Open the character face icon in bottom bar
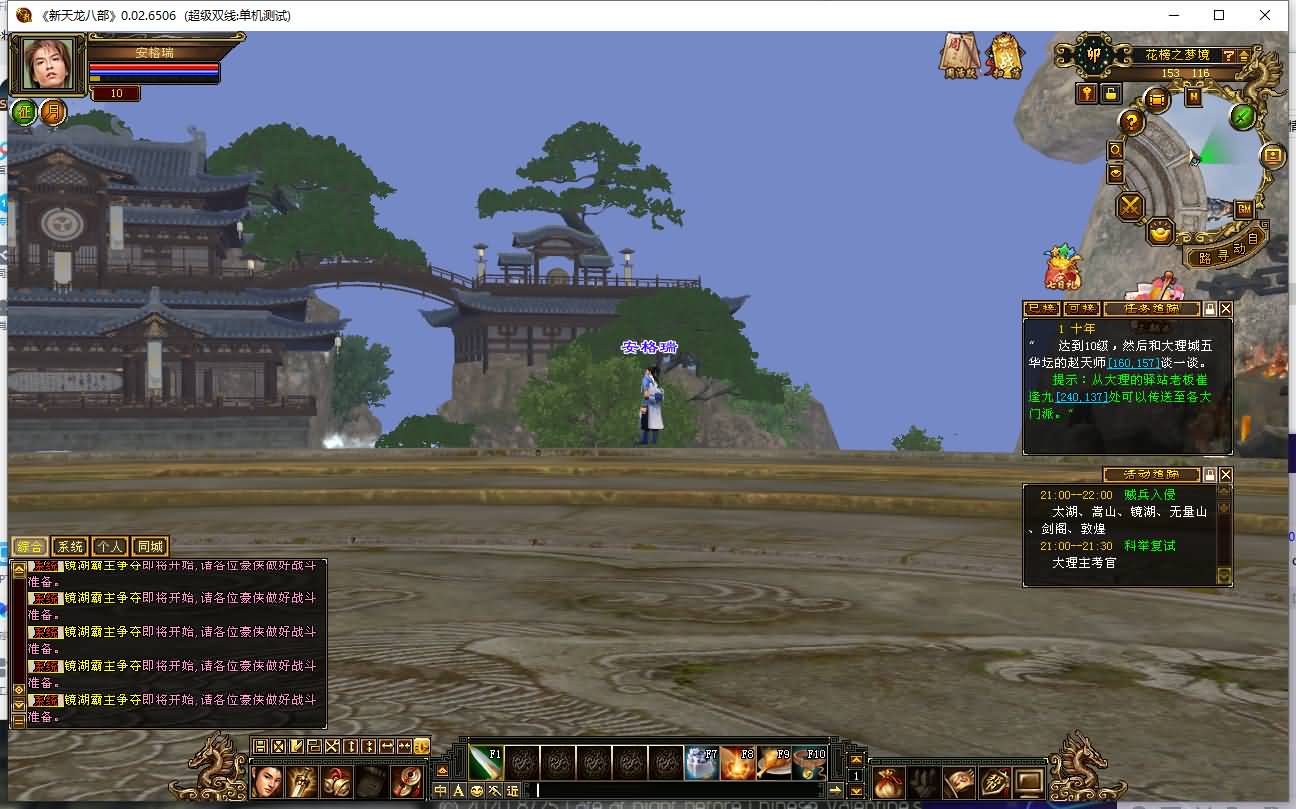This screenshot has width=1296, height=809. 267,781
